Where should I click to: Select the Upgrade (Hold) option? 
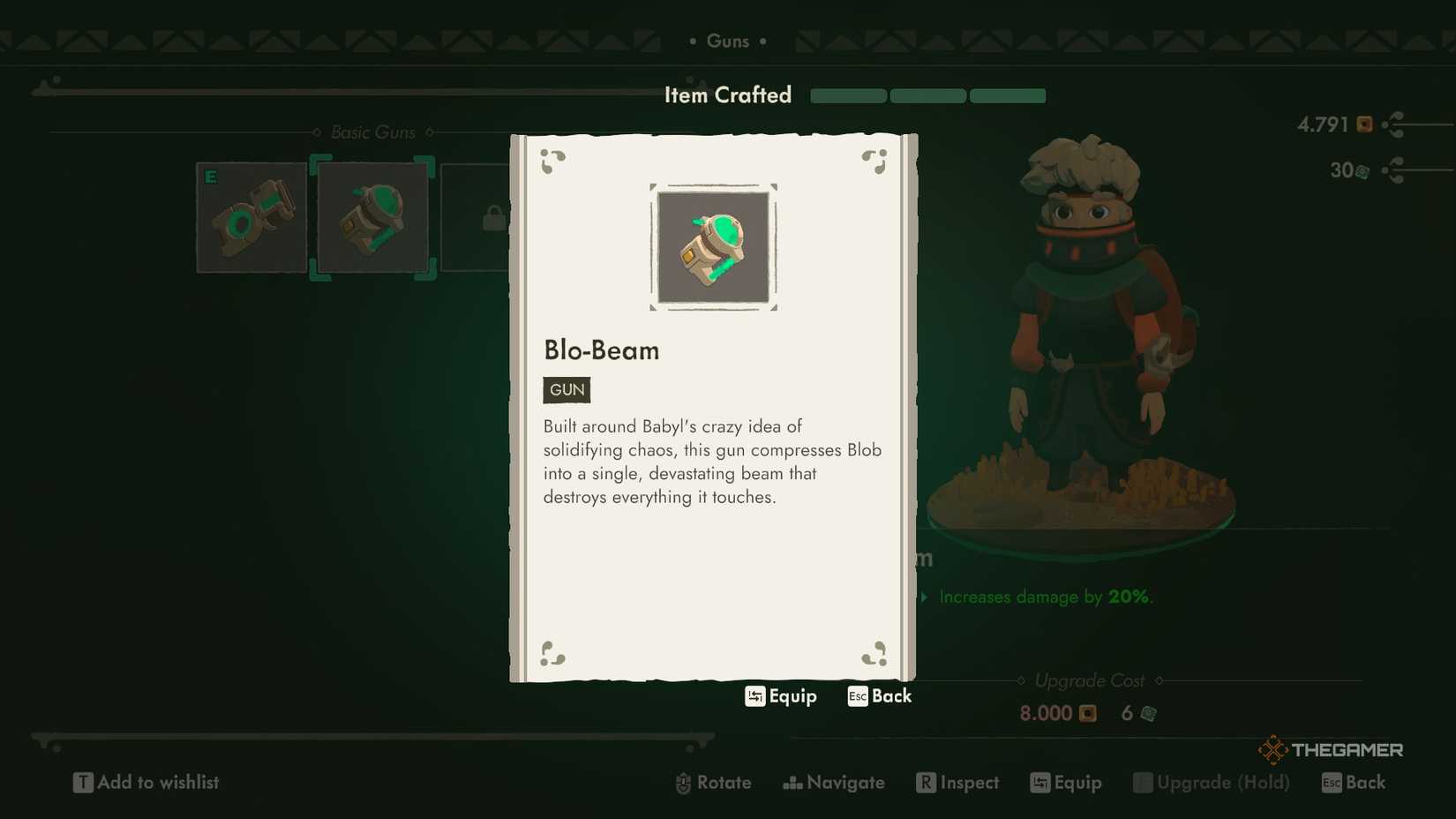(x=1212, y=783)
